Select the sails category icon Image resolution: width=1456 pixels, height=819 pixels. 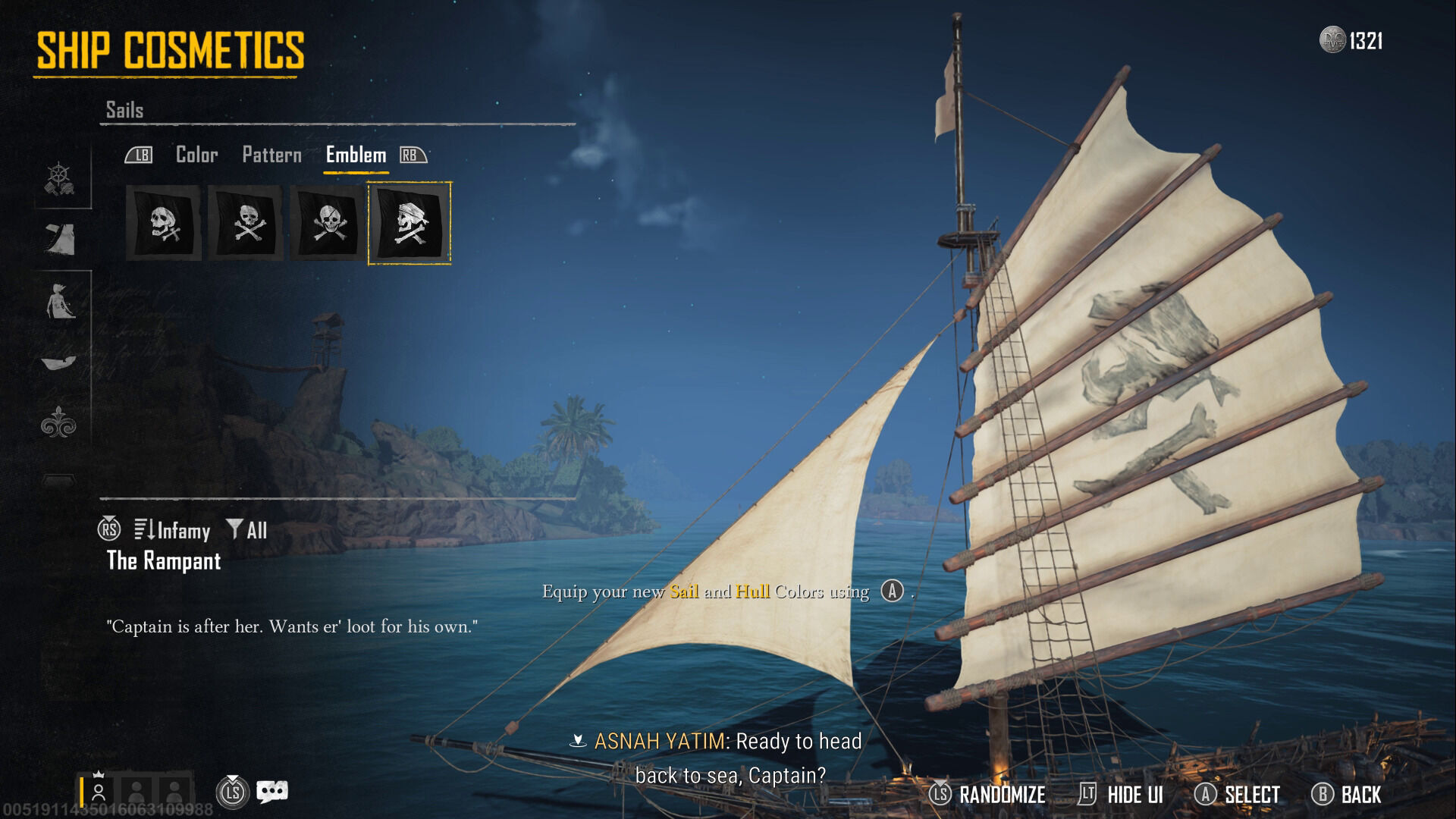click(x=59, y=240)
